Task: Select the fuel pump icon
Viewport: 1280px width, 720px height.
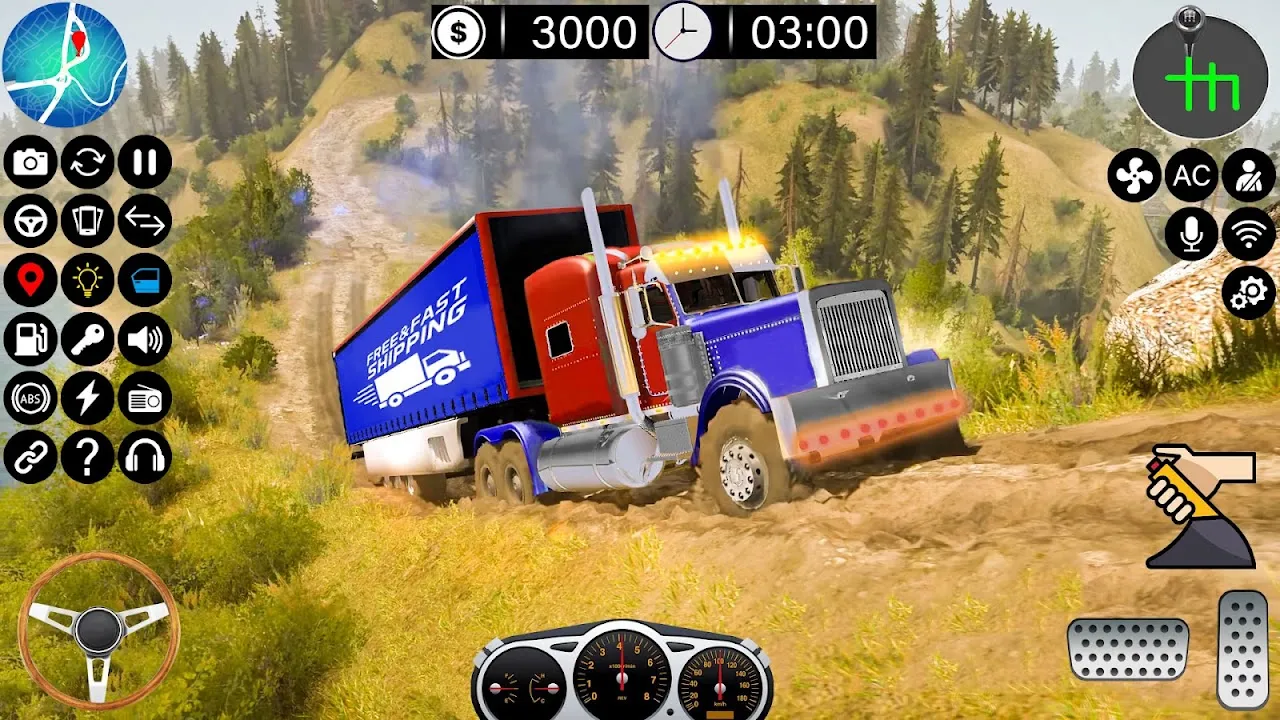Action: tap(30, 340)
